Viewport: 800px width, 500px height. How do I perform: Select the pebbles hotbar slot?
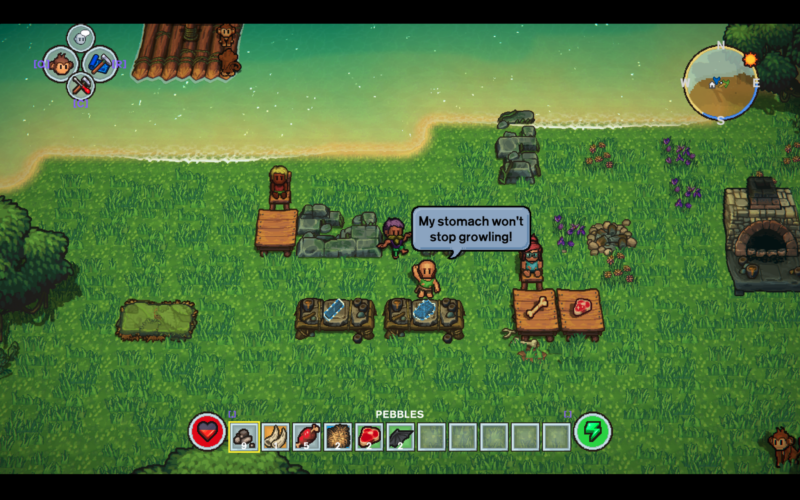pos(244,436)
